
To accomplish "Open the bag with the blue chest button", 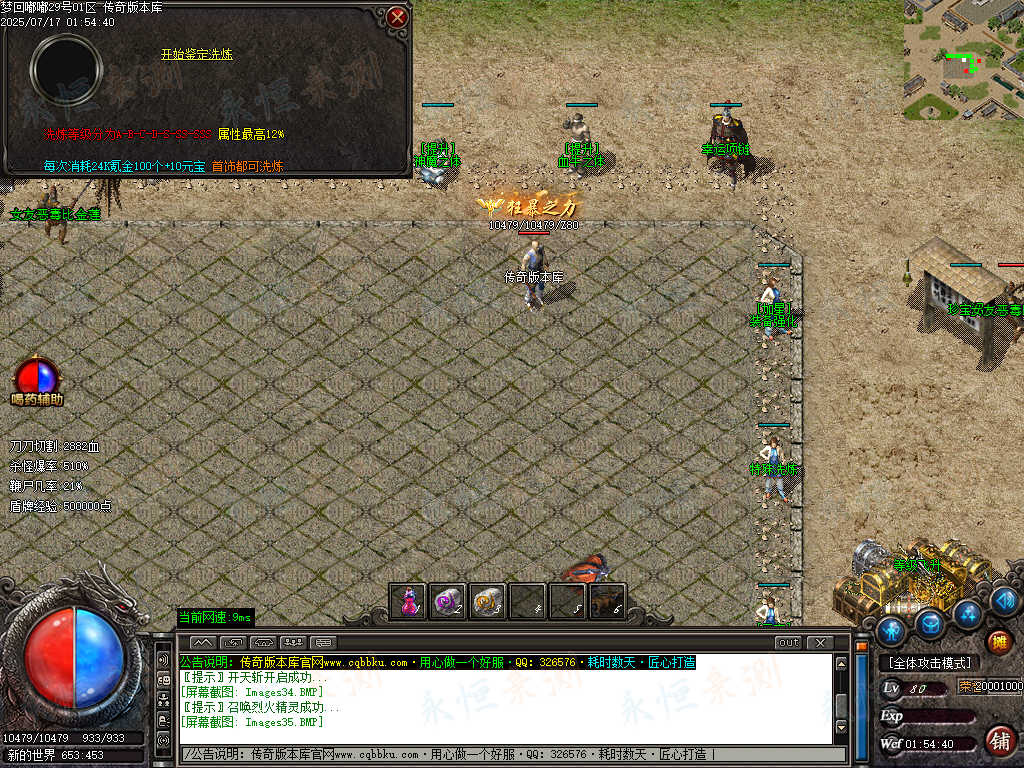I will [931, 623].
